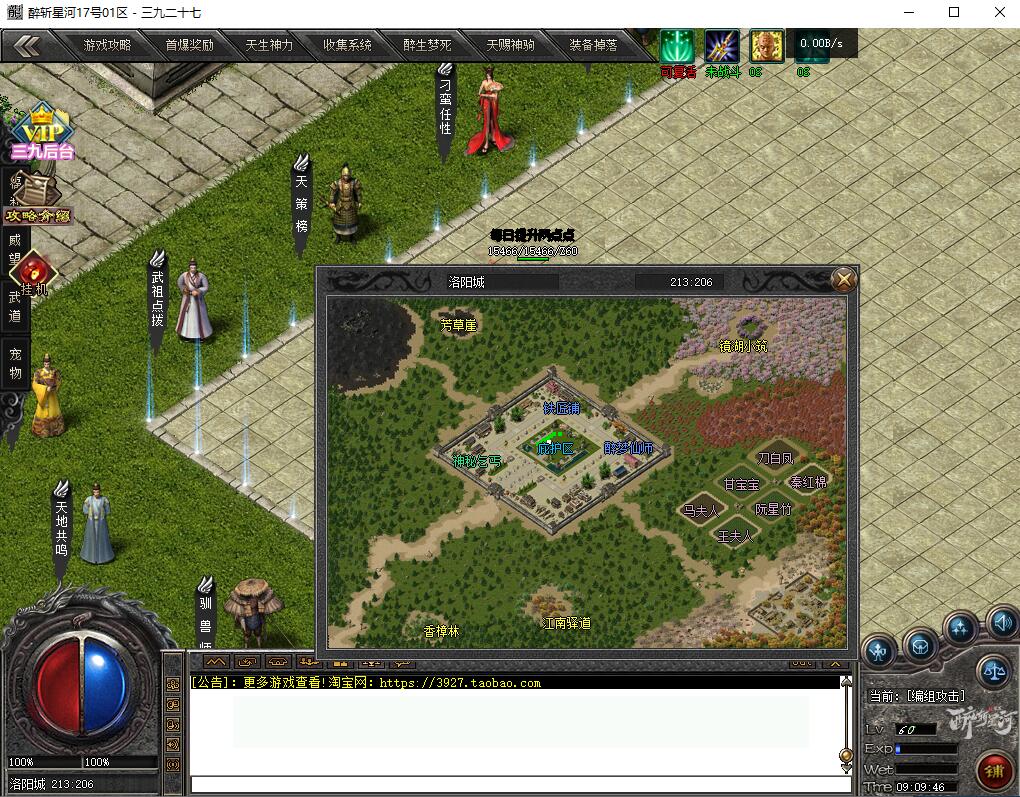
Task: Open the 收集系统 collection system
Action: point(347,45)
